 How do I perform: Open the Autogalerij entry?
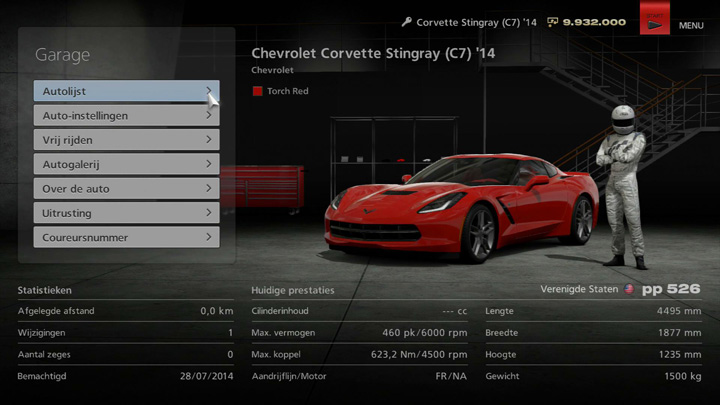pos(126,164)
